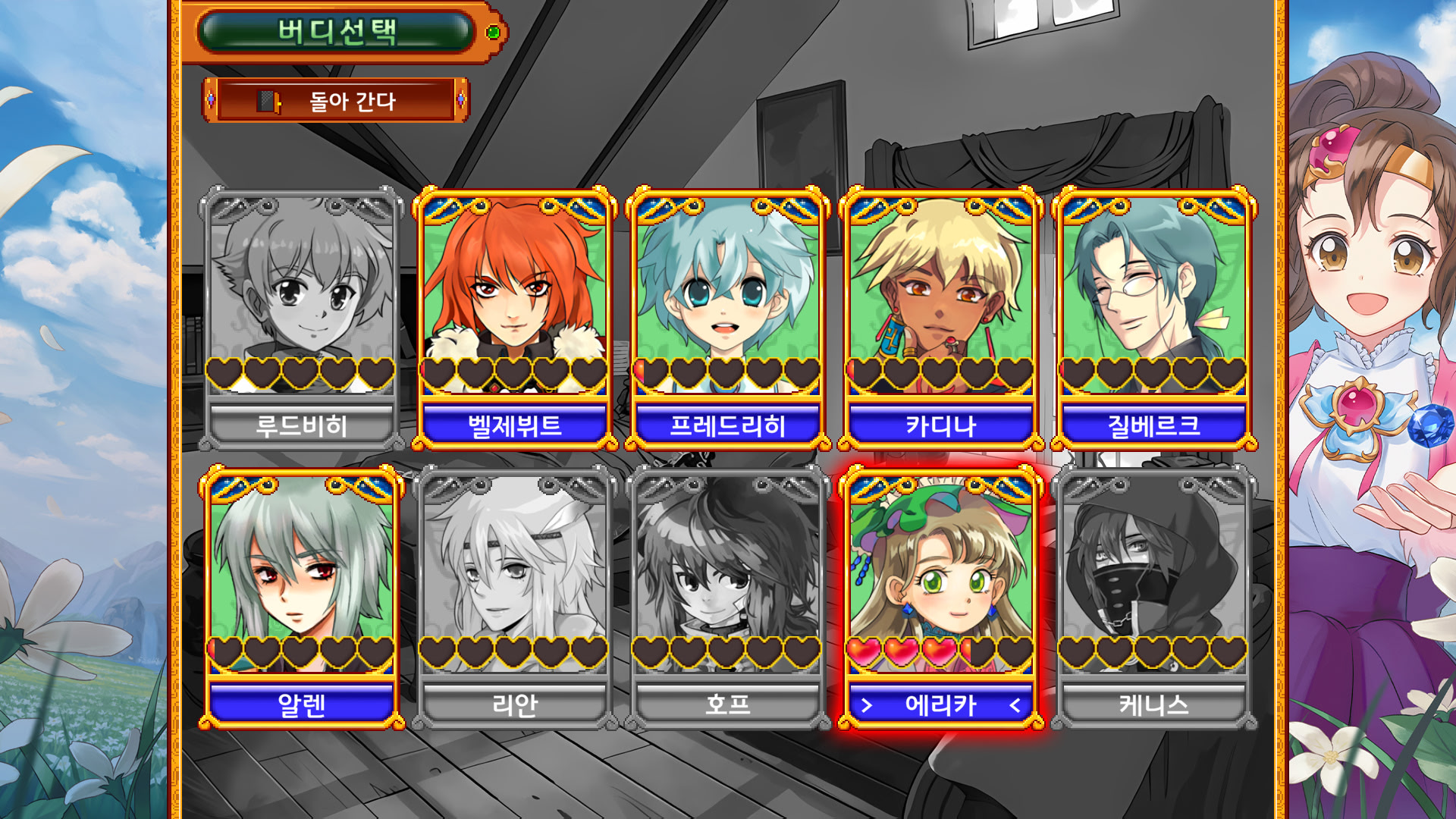Click the 돌아 간다 back button
This screenshot has height=819, width=1456.
coord(335,100)
